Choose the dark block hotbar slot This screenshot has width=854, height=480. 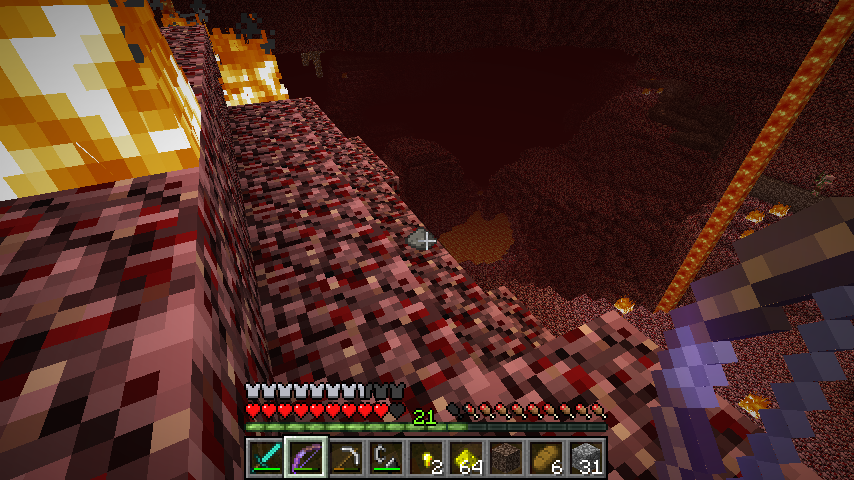pos(506,458)
